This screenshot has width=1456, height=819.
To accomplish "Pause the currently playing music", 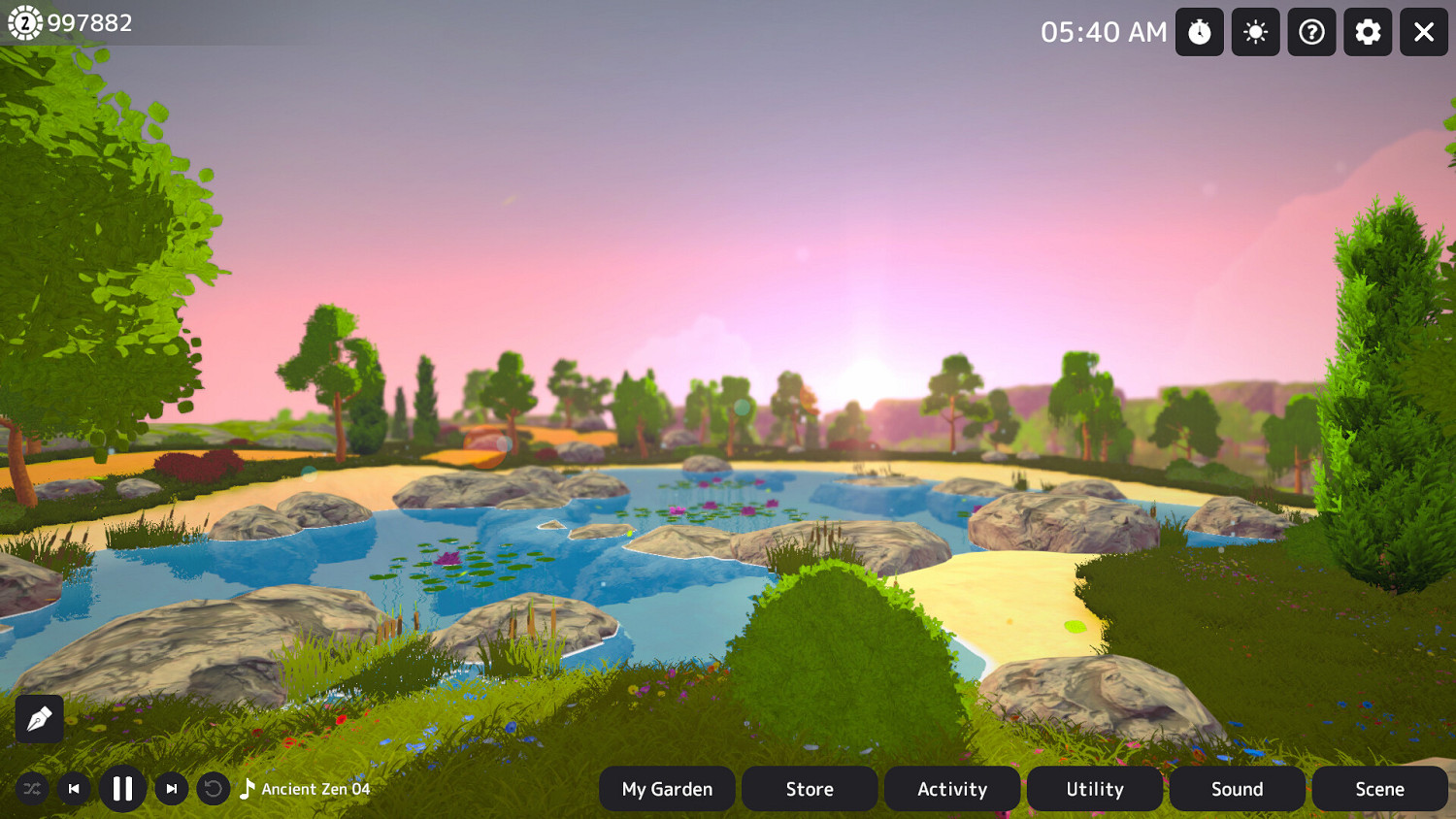I will [123, 789].
